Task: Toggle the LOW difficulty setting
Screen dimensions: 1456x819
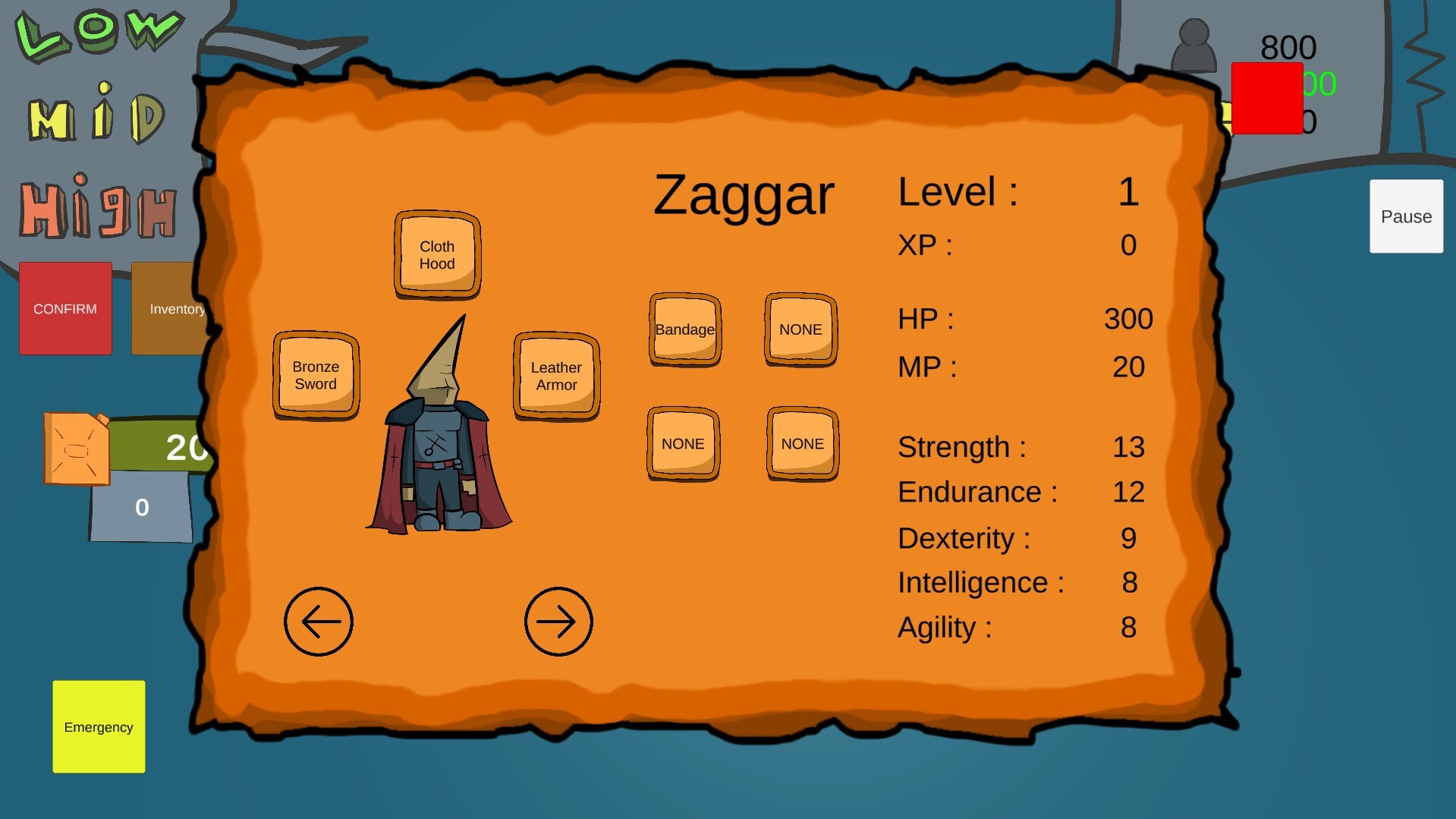Action: pyautogui.click(x=99, y=32)
